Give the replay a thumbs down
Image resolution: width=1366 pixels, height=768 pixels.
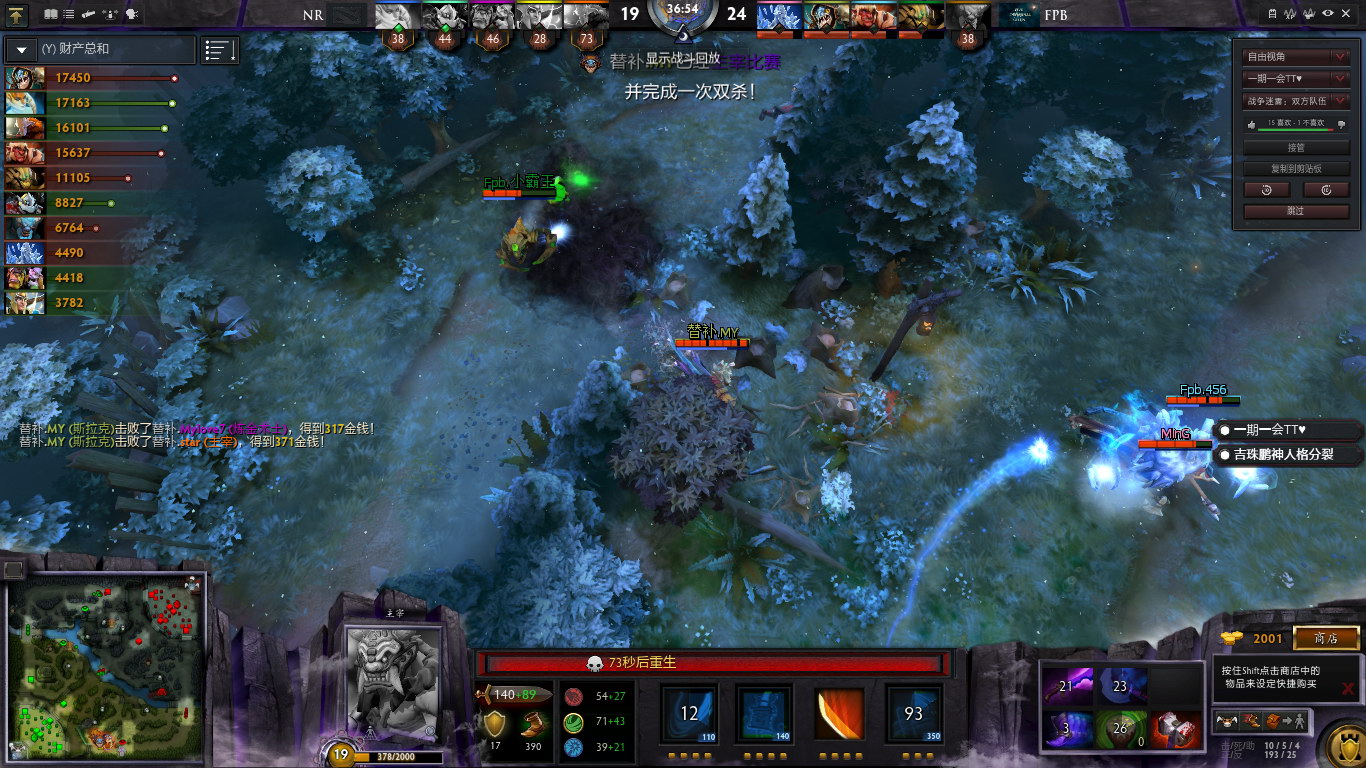(x=1342, y=124)
